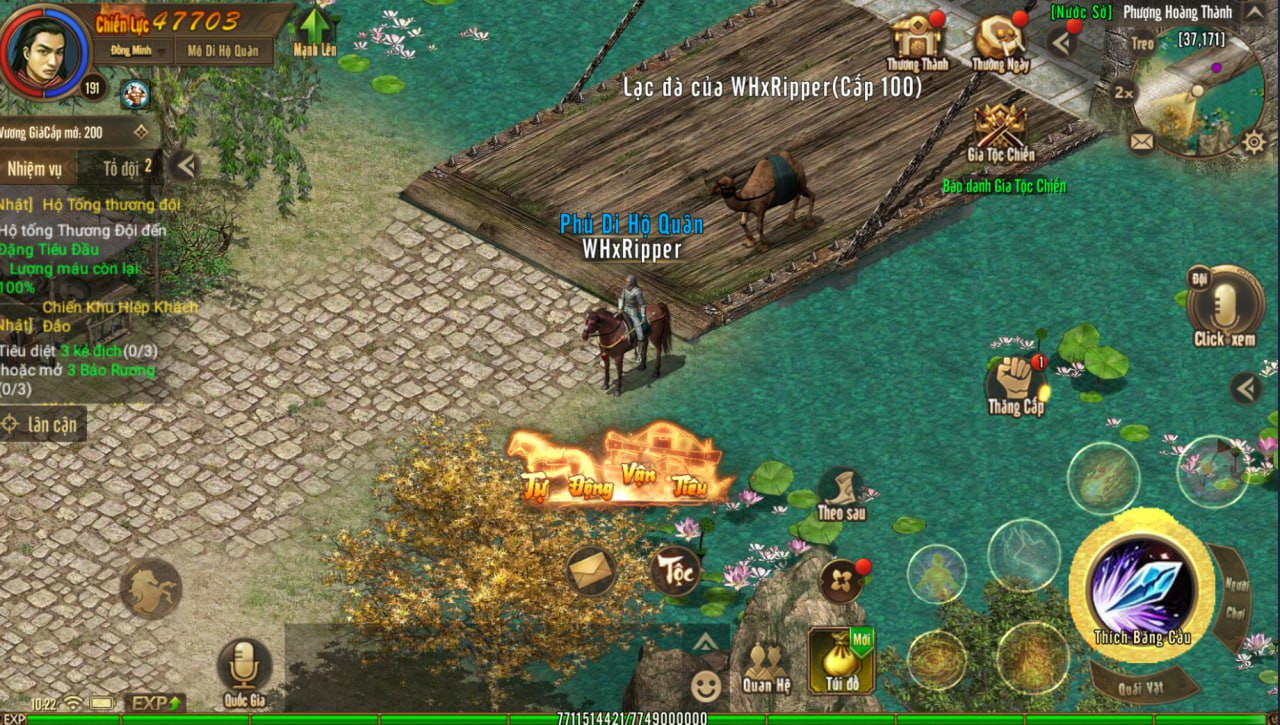
Task: Tap the Theo sau follow button
Action: pyautogui.click(x=841, y=491)
